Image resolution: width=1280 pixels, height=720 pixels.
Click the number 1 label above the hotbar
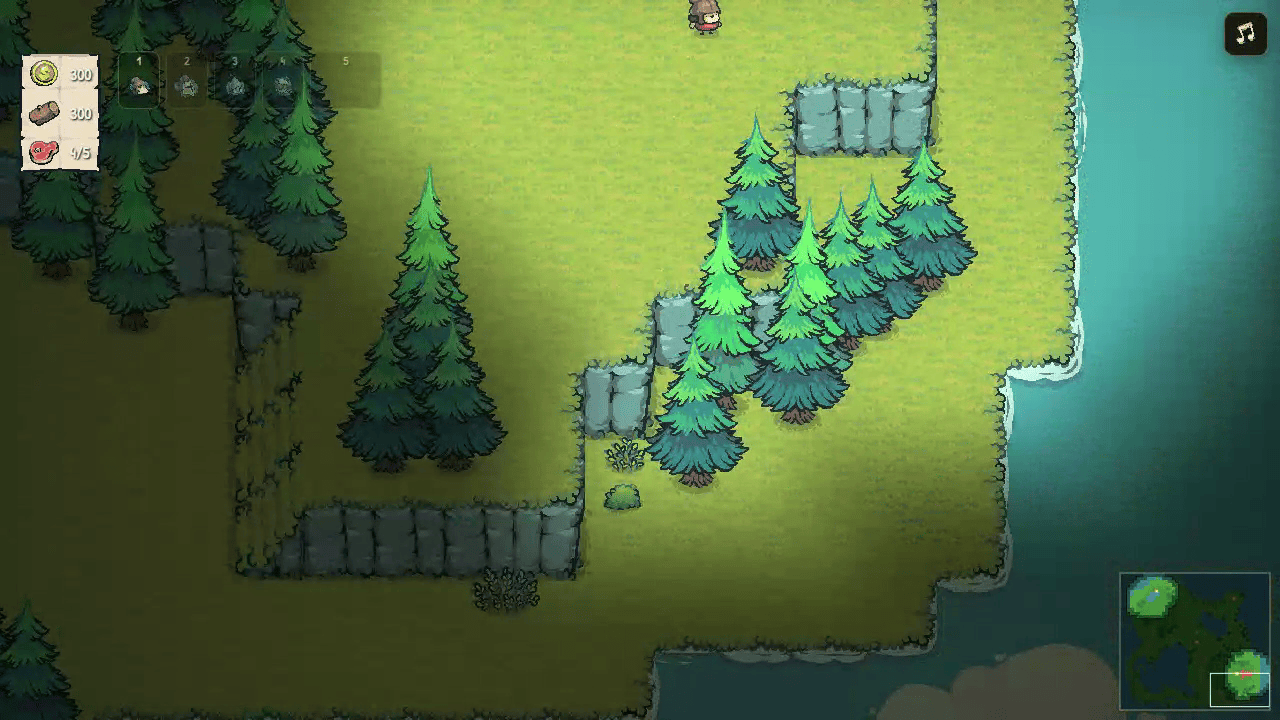(x=139, y=60)
